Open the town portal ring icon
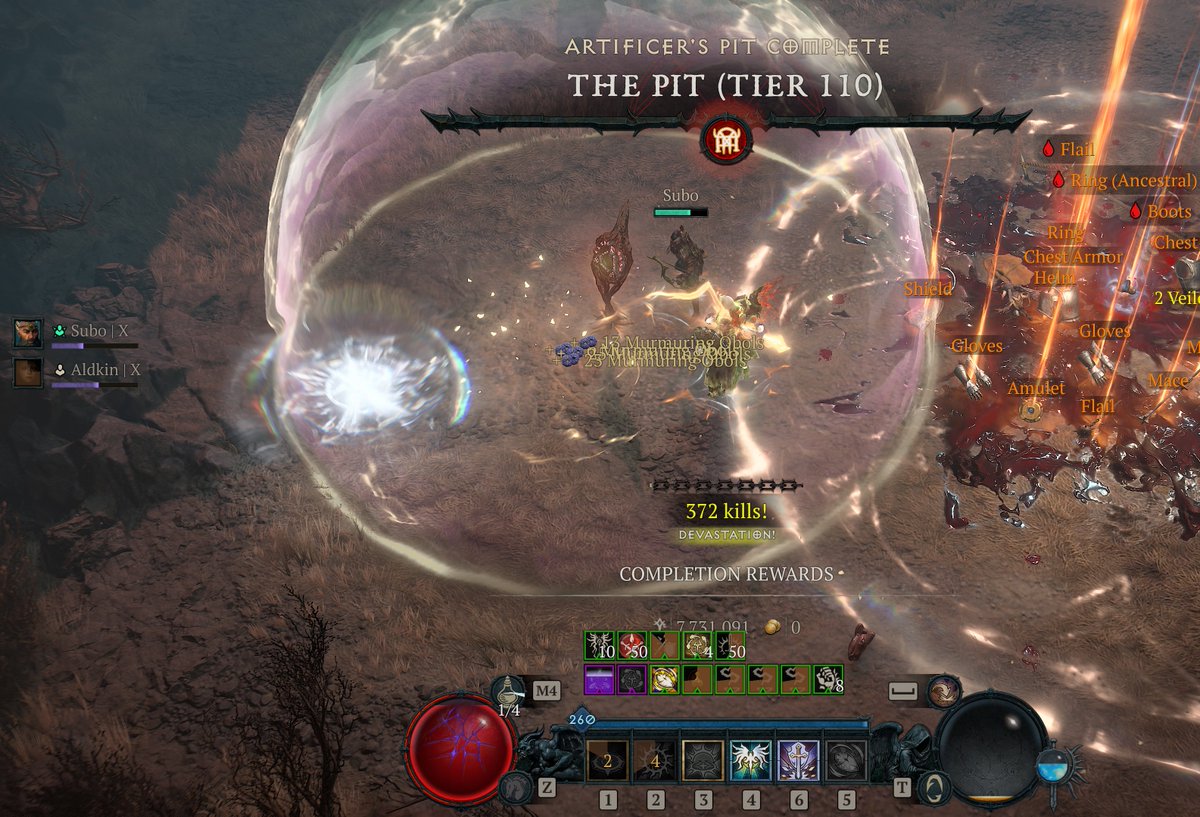1200x817 pixels. [933, 786]
